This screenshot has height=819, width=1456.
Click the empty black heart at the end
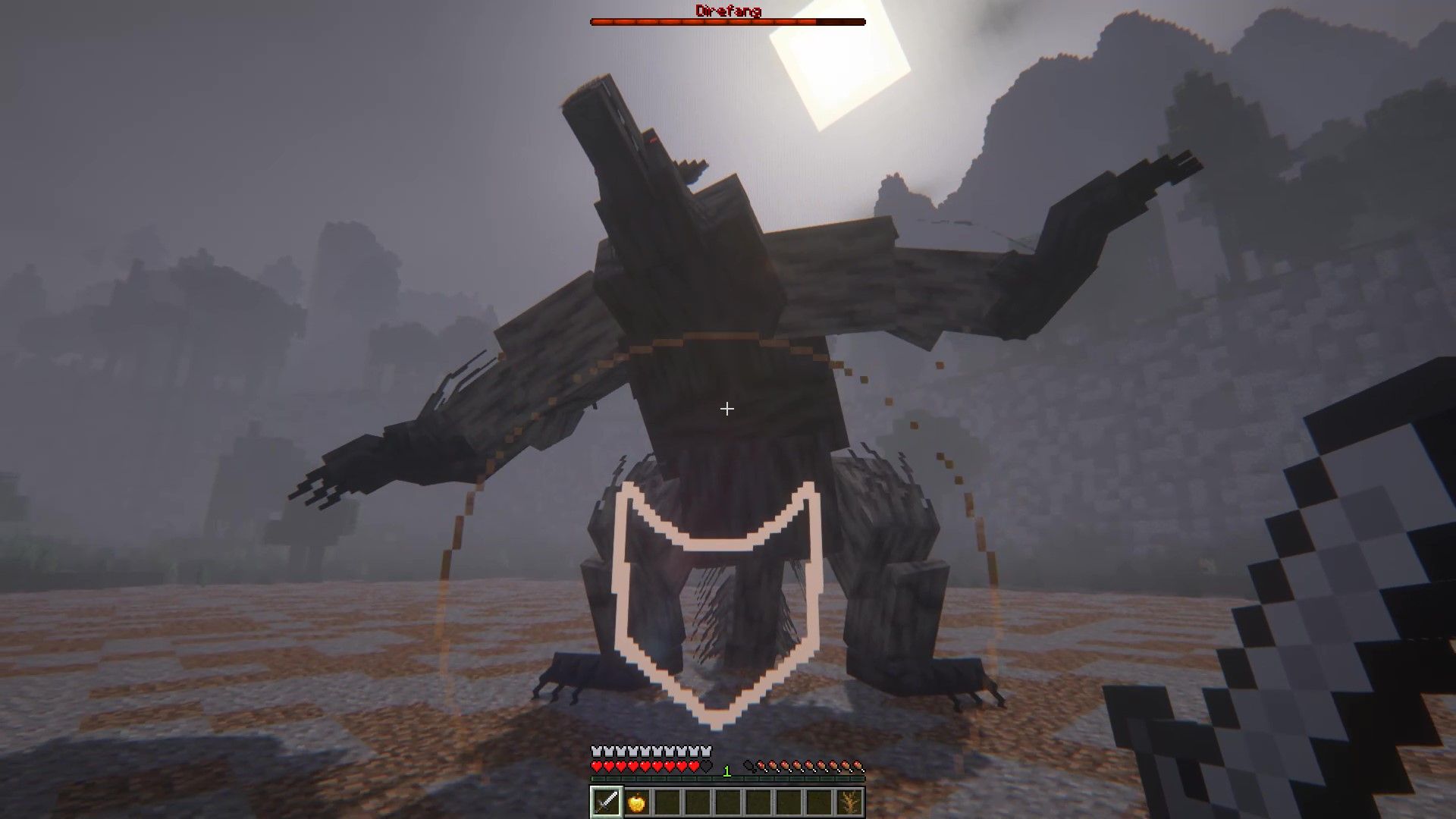pos(705,766)
